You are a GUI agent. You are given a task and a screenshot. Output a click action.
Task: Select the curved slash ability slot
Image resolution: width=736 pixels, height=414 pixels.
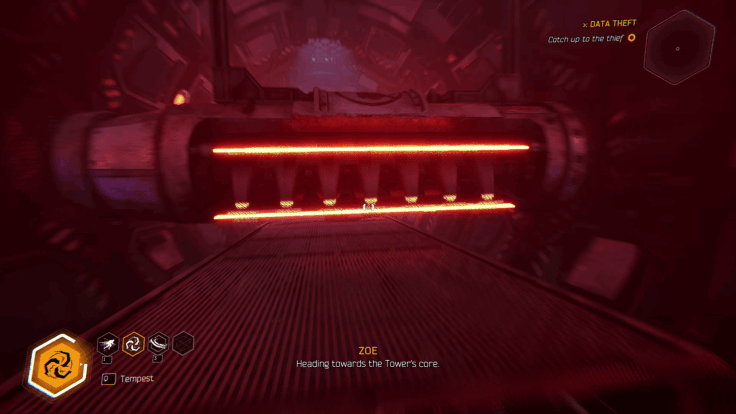(x=157, y=345)
